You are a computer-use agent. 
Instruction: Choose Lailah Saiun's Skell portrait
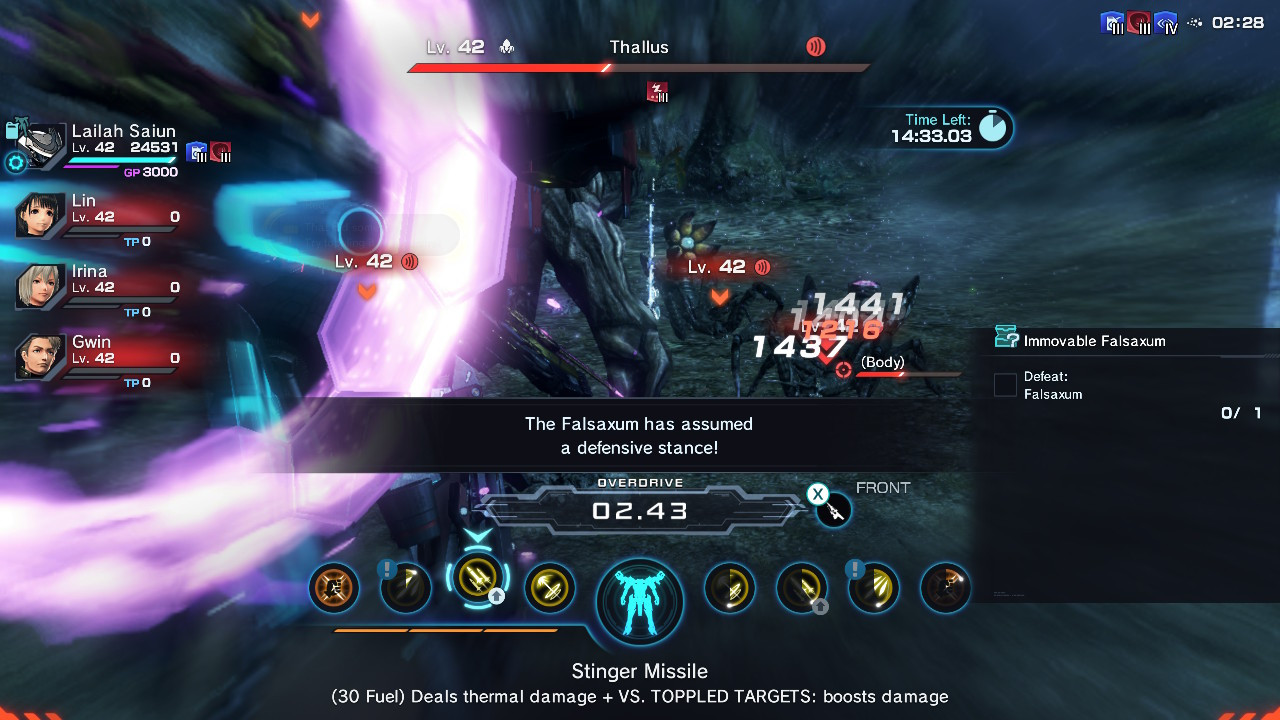pos(43,145)
